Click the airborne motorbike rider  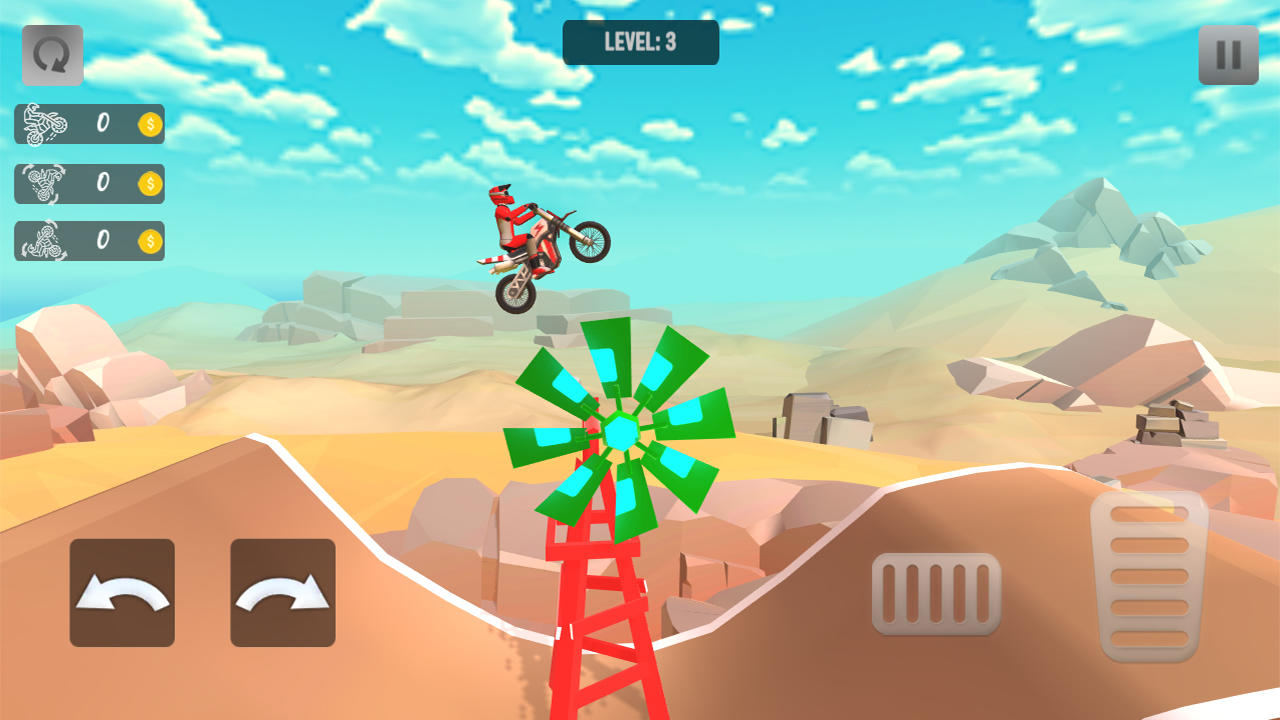coord(540,240)
